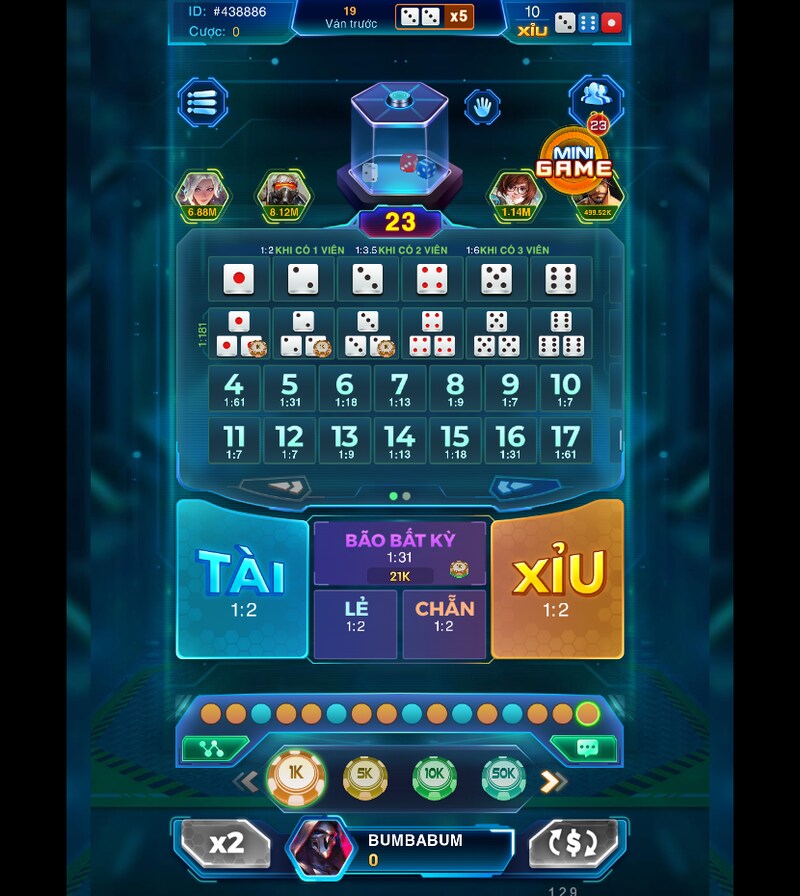Image resolution: width=800 pixels, height=896 pixels.
Task: Select the 5K betting chip
Action: [x=365, y=777]
